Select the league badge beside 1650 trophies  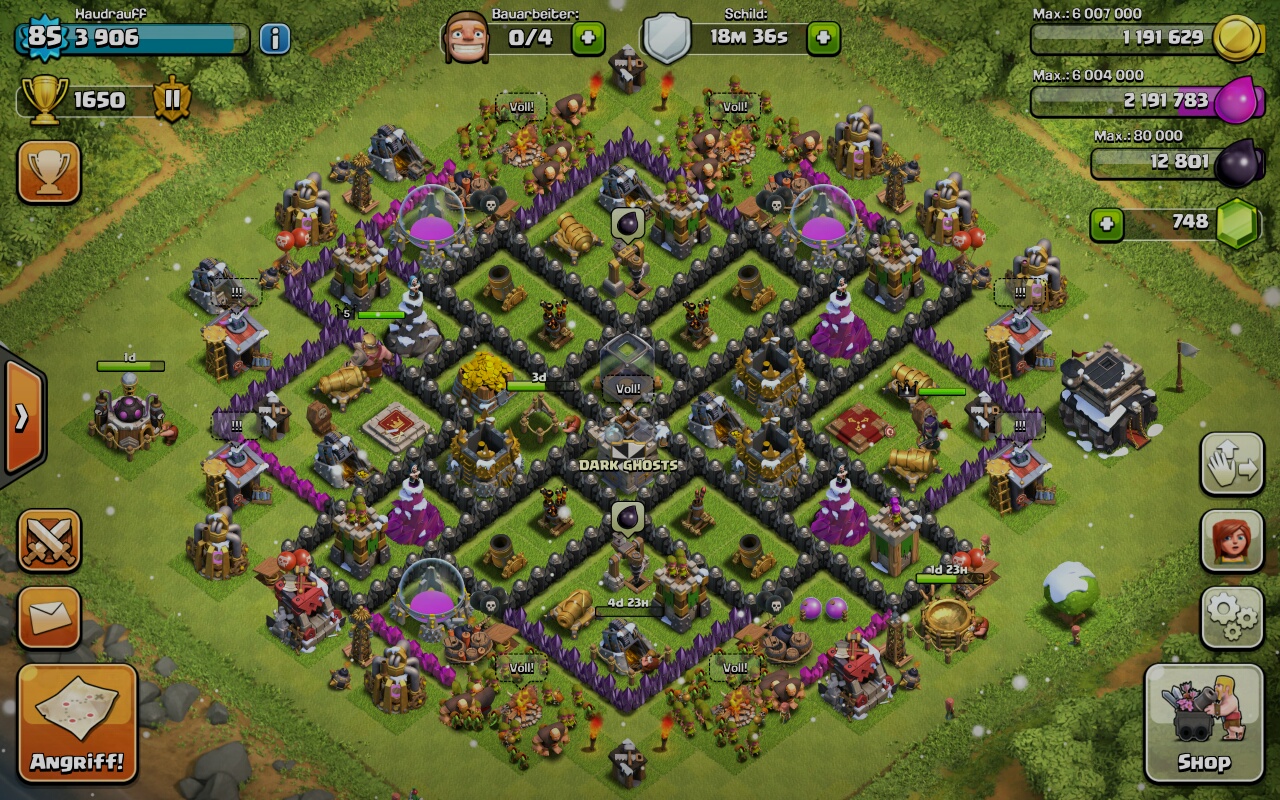(172, 100)
